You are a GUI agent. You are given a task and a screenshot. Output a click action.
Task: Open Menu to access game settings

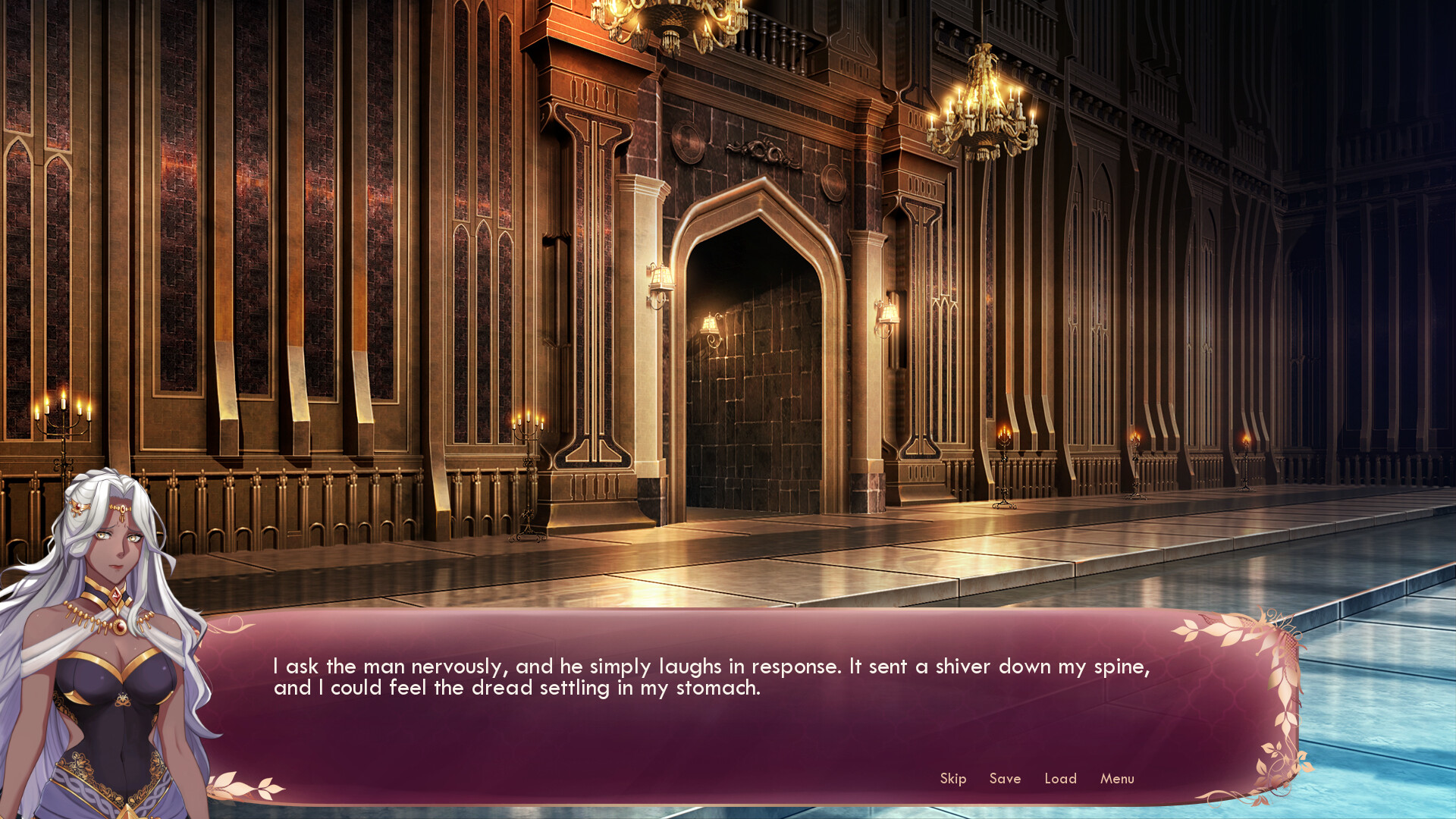[x=1116, y=778]
